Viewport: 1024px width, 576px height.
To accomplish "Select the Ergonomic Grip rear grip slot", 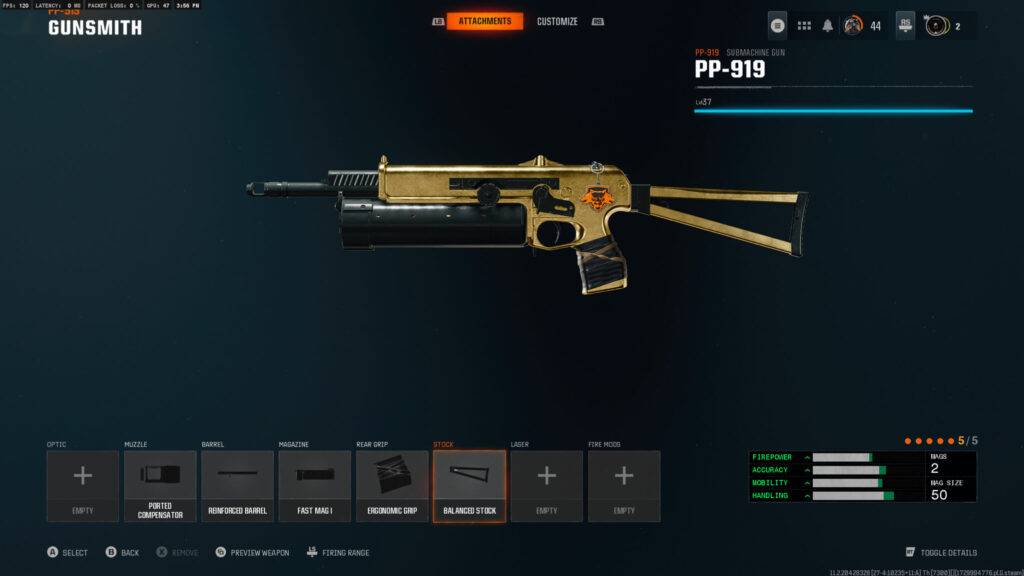I will 392,485.
